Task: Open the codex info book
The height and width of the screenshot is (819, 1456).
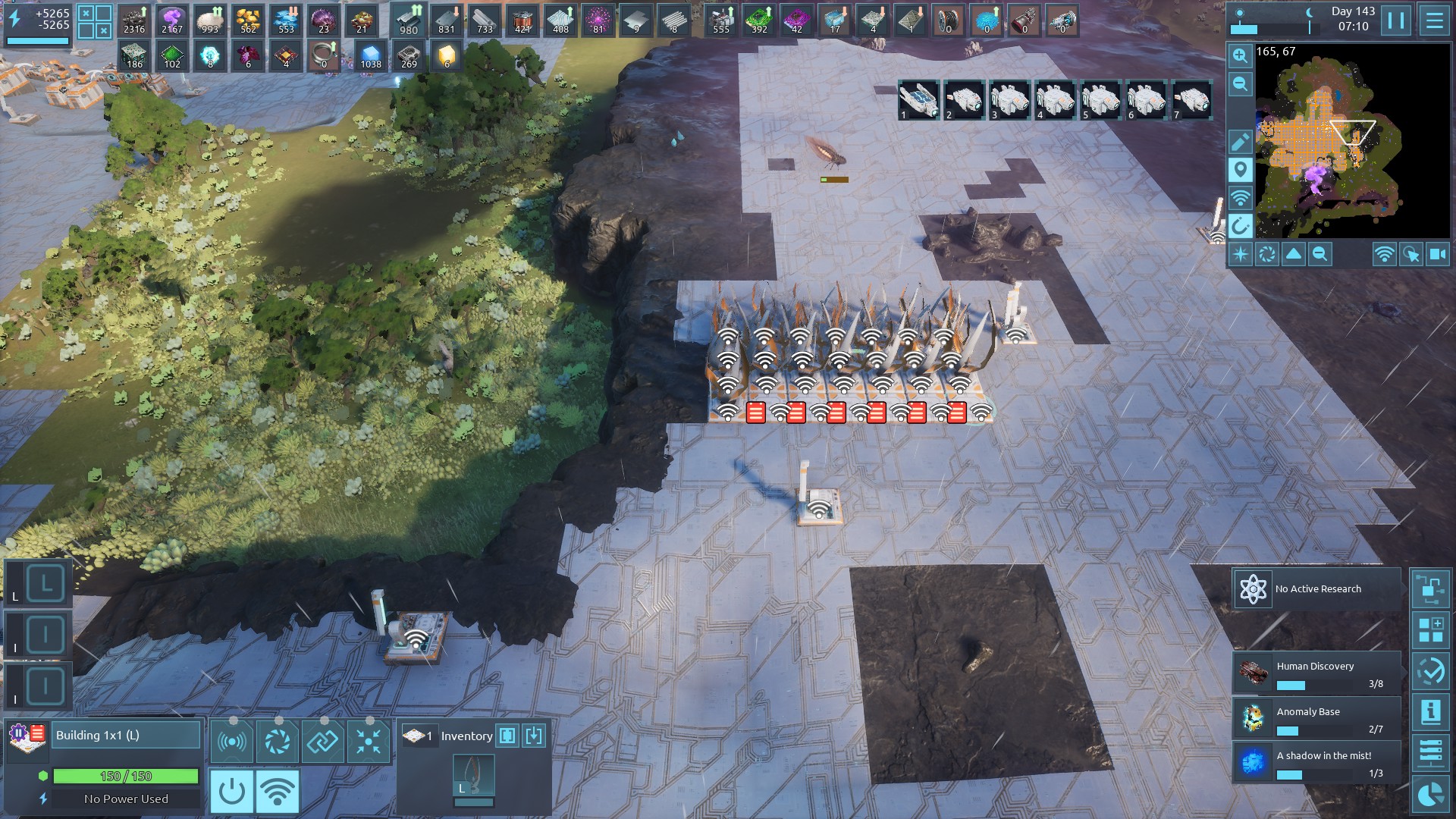Action: point(1431,712)
